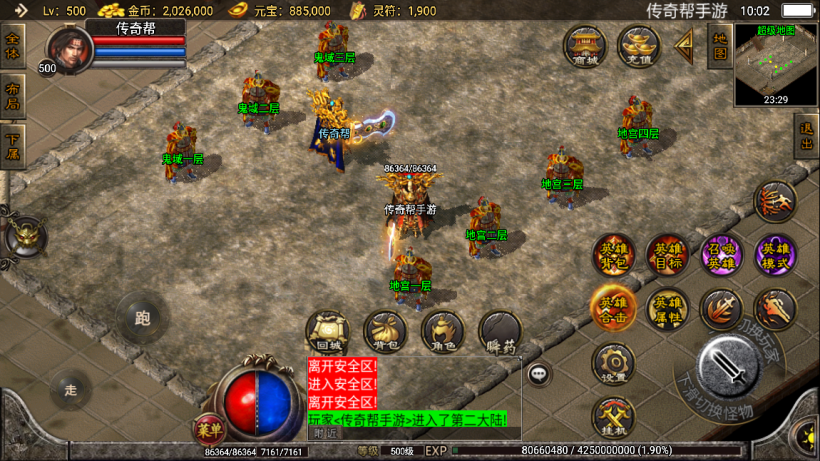
Task: Click the minimap
Action: click(776, 64)
